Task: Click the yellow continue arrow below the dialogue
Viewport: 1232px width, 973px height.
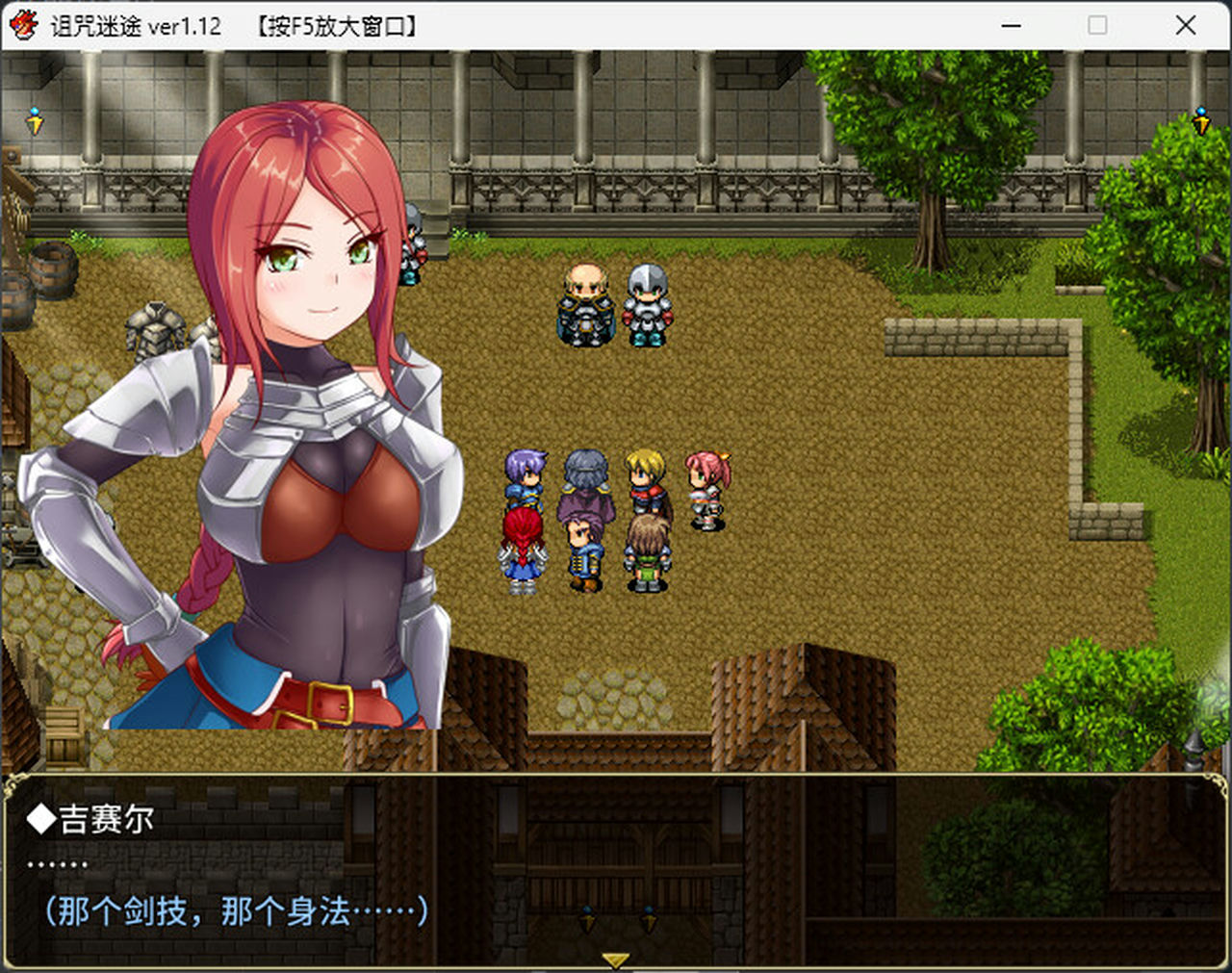Action: 614,959
